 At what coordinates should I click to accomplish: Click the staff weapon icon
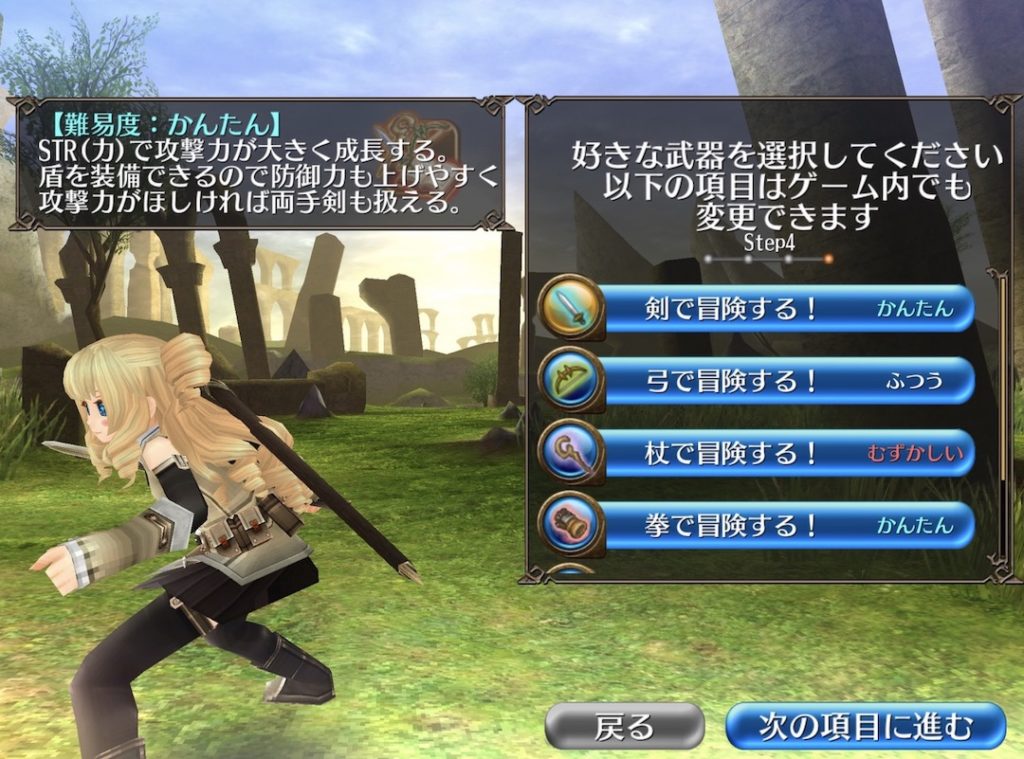pyautogui.click(x=571, y=452)
